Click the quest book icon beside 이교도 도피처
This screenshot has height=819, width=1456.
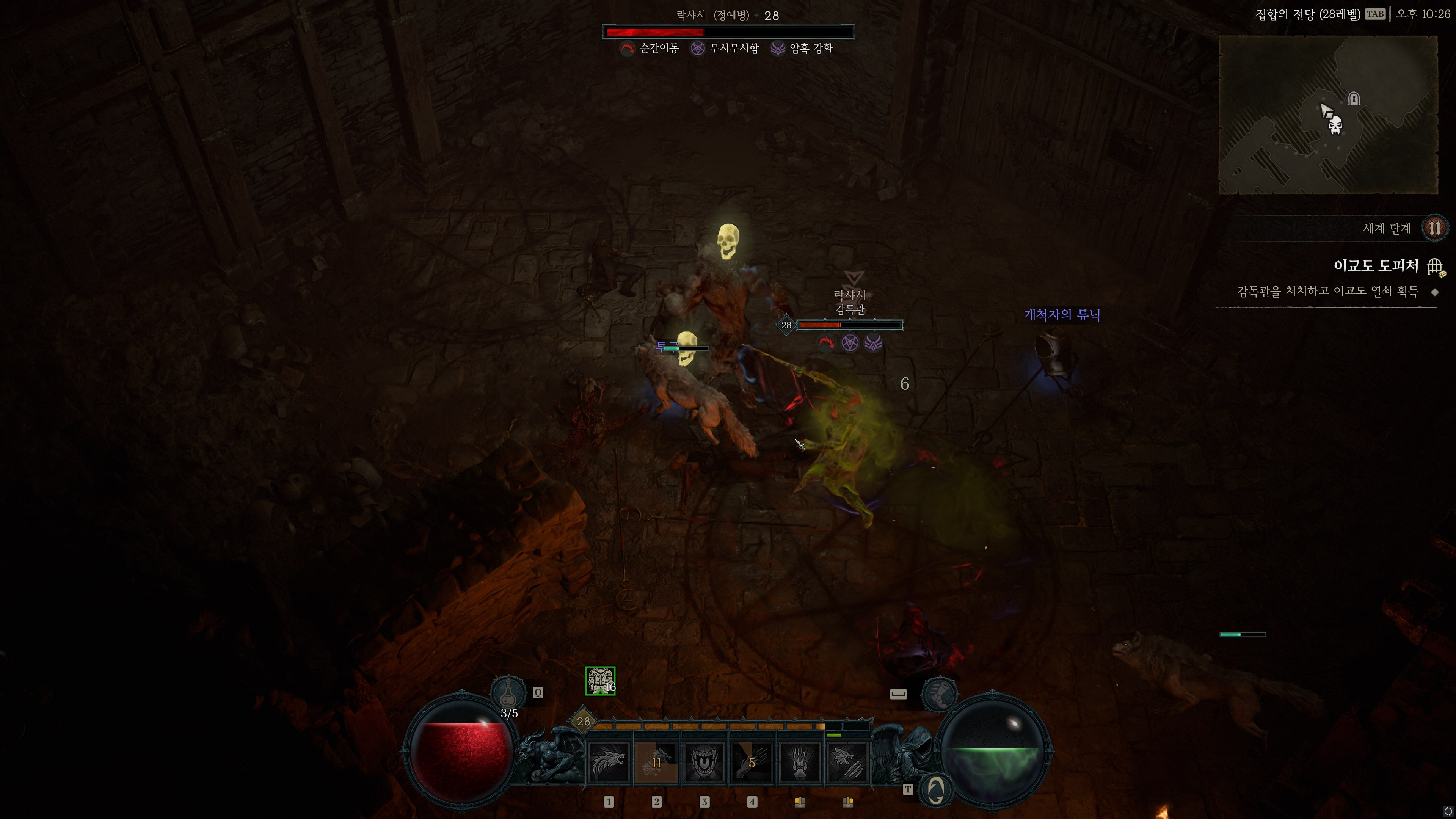pos(1434,267)
